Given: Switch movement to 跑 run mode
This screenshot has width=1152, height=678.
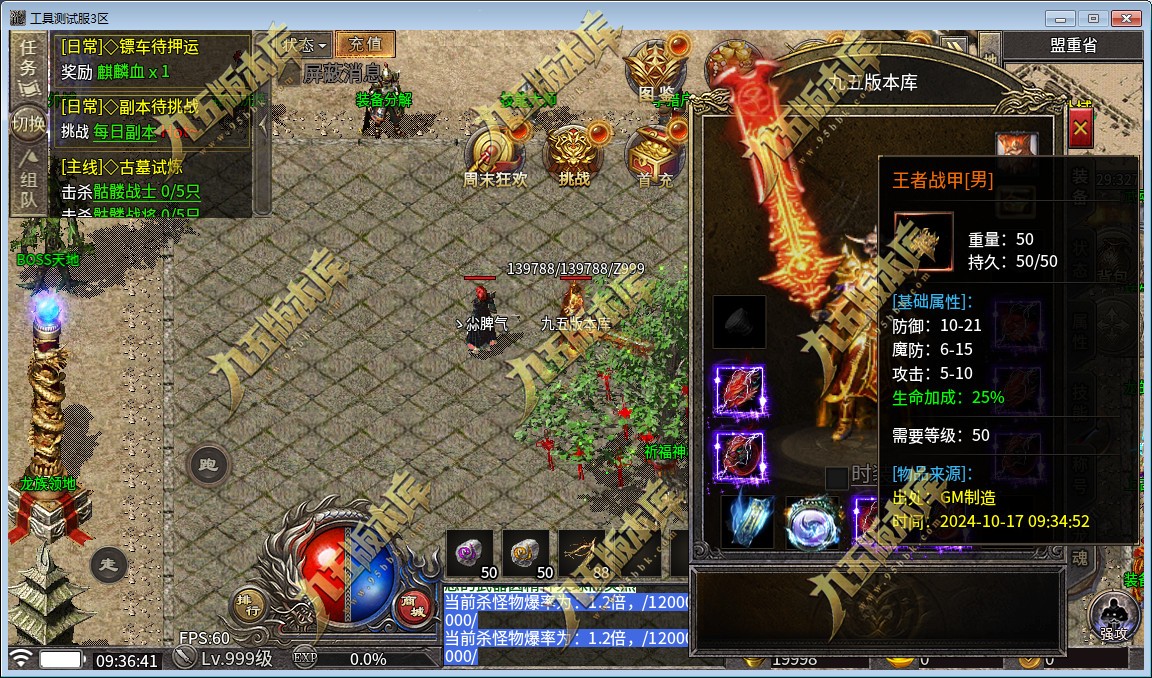Looking at the screenshot, I should pyautogui.click(x=208, y=465).
